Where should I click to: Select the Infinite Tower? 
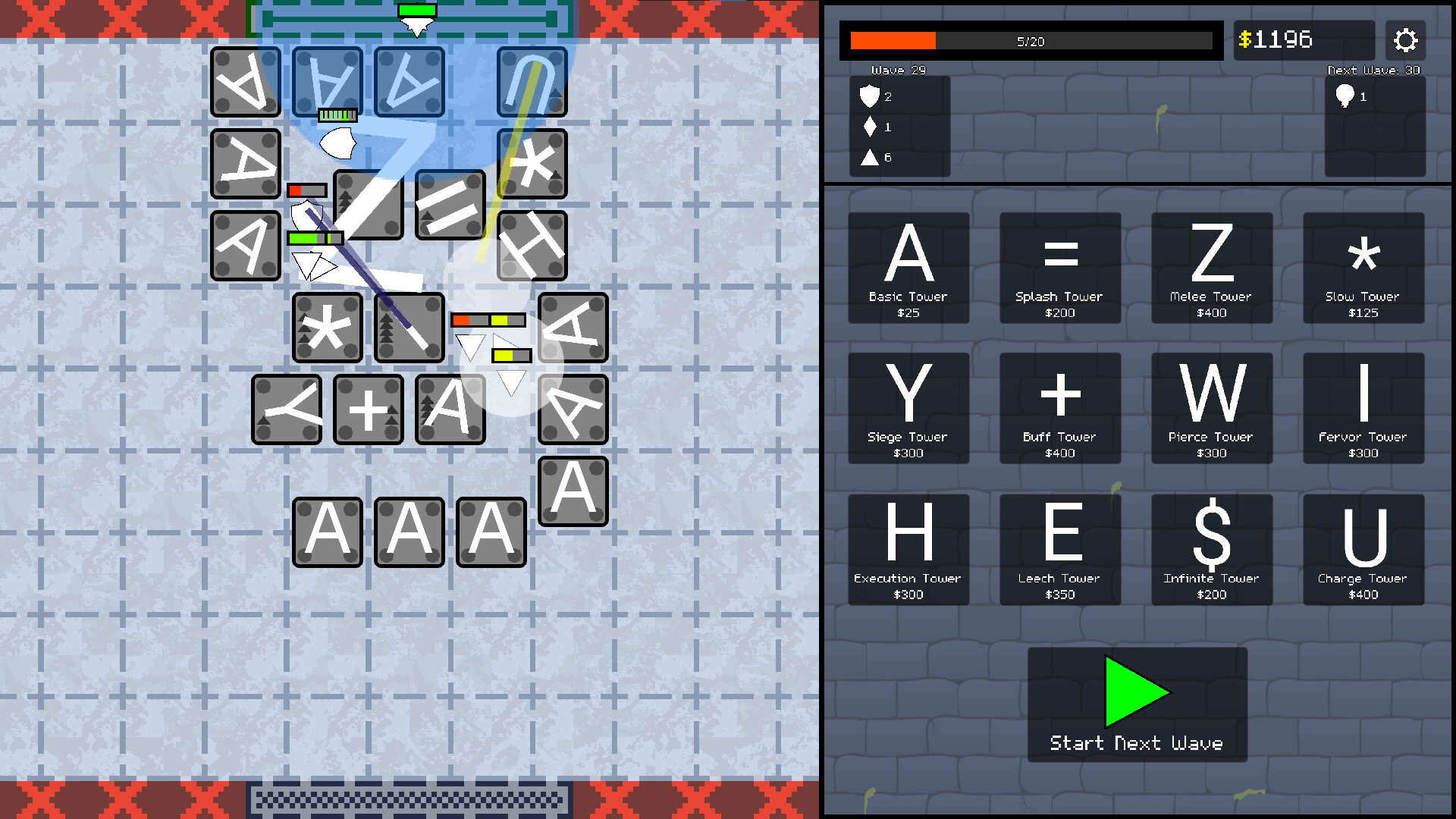1211,549
